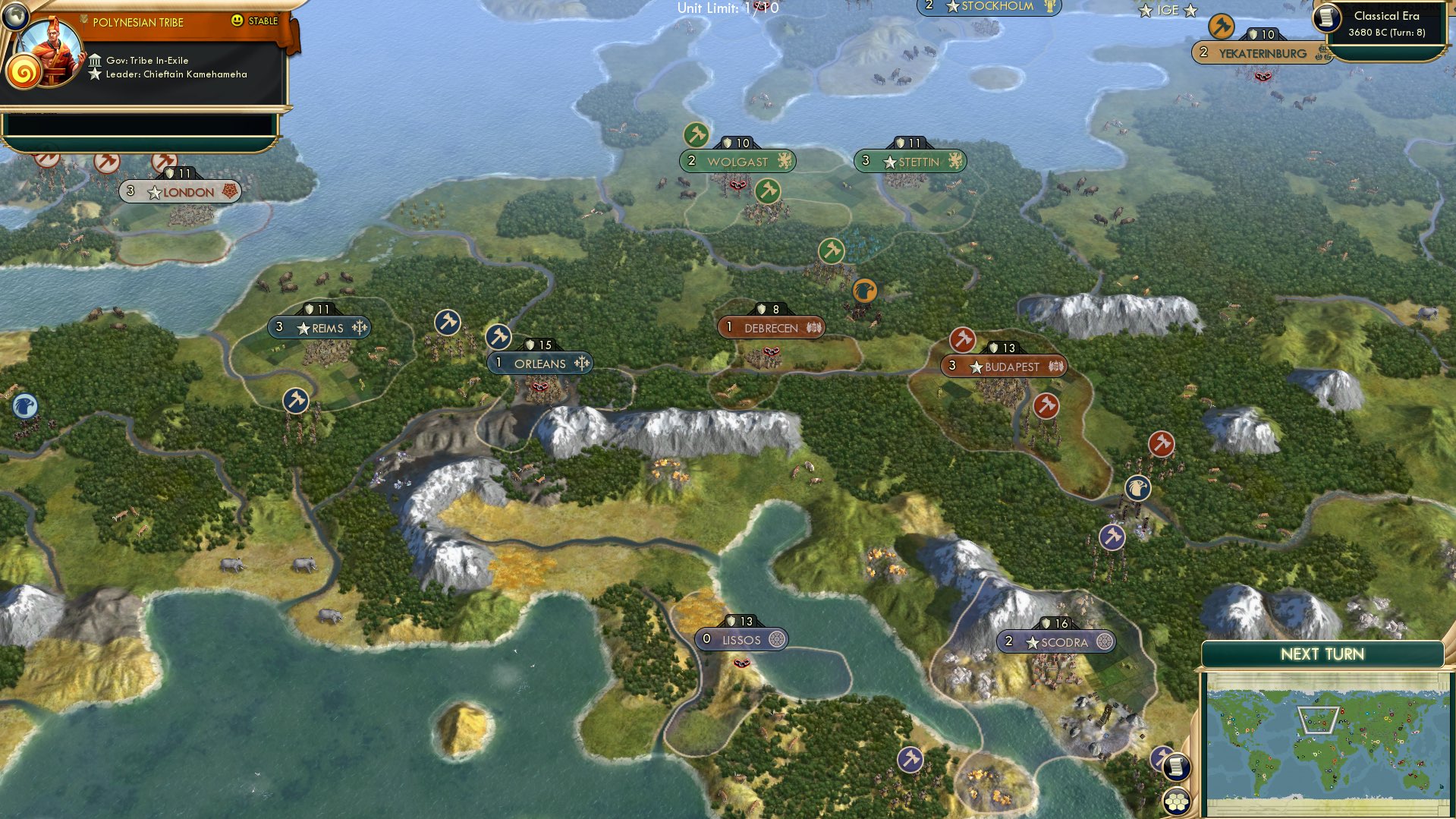Select the green worker unit near Wolgast
This screenshot has height=819, width=1456.
click(x=697, y=134)
